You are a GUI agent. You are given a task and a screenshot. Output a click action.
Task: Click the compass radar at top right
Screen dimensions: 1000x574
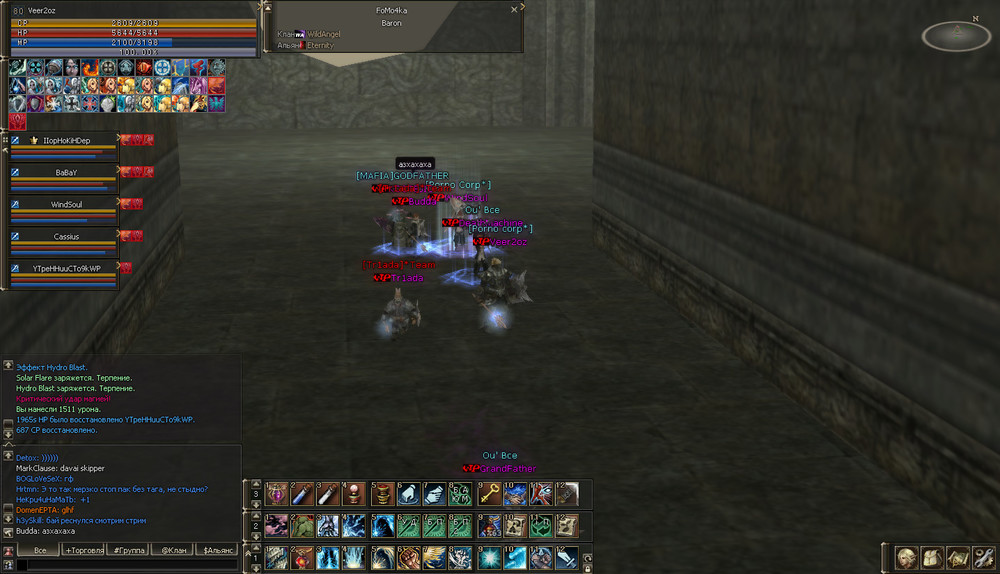956,36
